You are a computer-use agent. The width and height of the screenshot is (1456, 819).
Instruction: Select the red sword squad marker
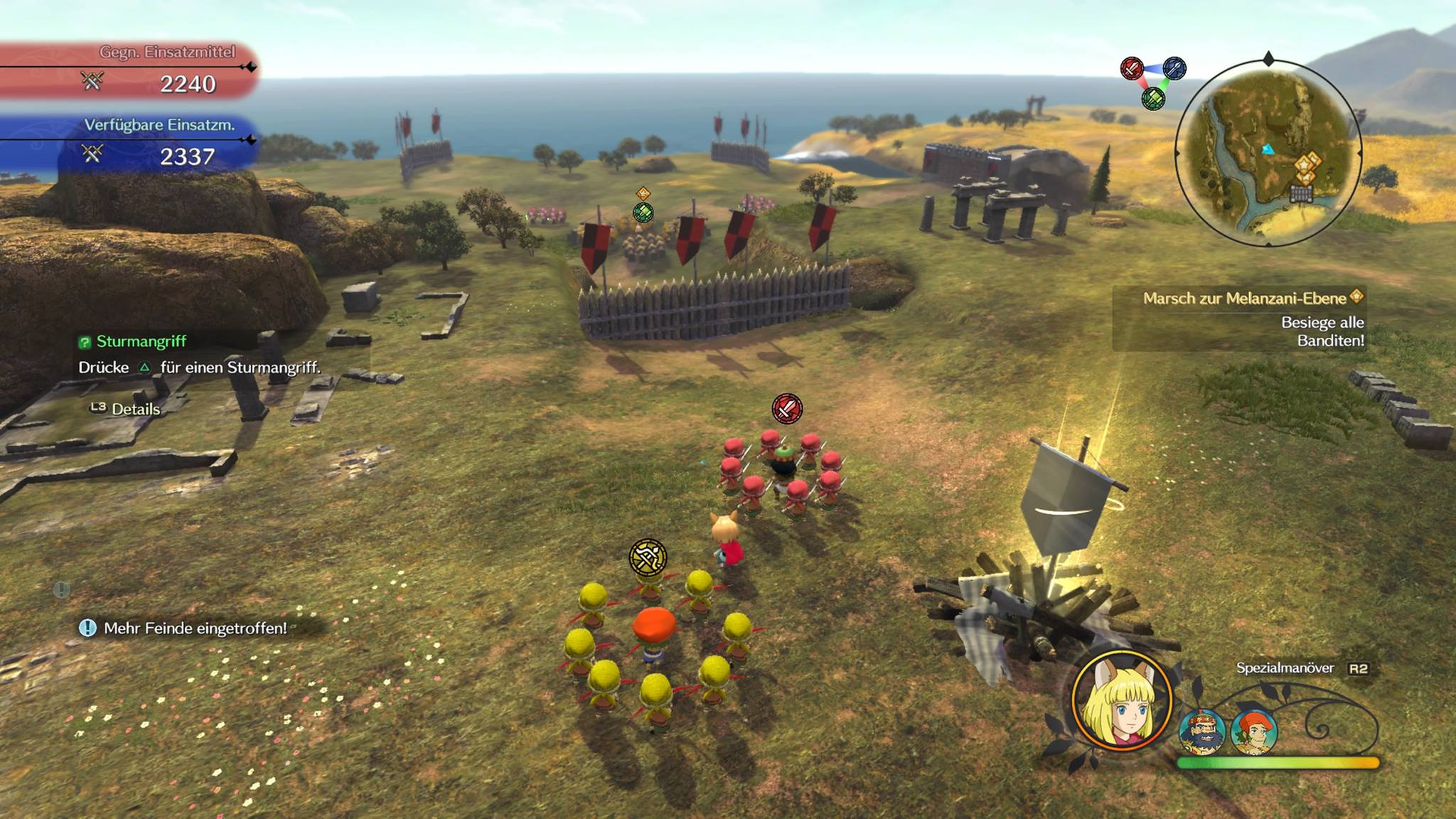tap(787, 409)
